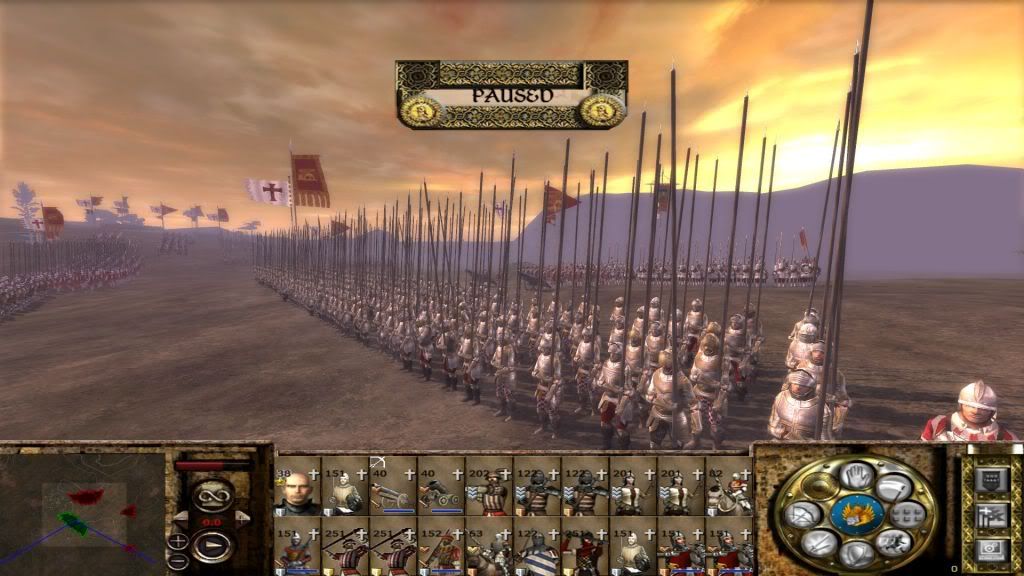Choose the unit formation grid command
The height and width of the screenshot is (576, 1024).
[x=908, y=514]
